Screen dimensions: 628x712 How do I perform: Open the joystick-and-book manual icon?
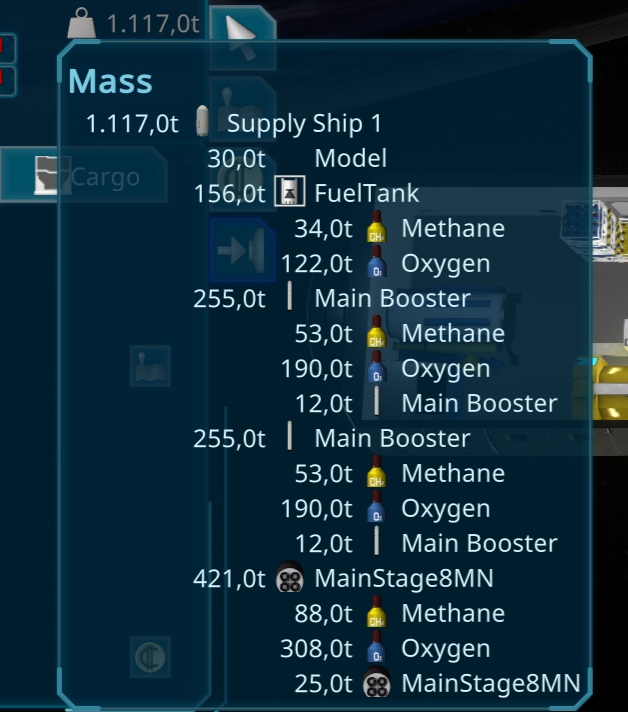(x=150, y=366)
